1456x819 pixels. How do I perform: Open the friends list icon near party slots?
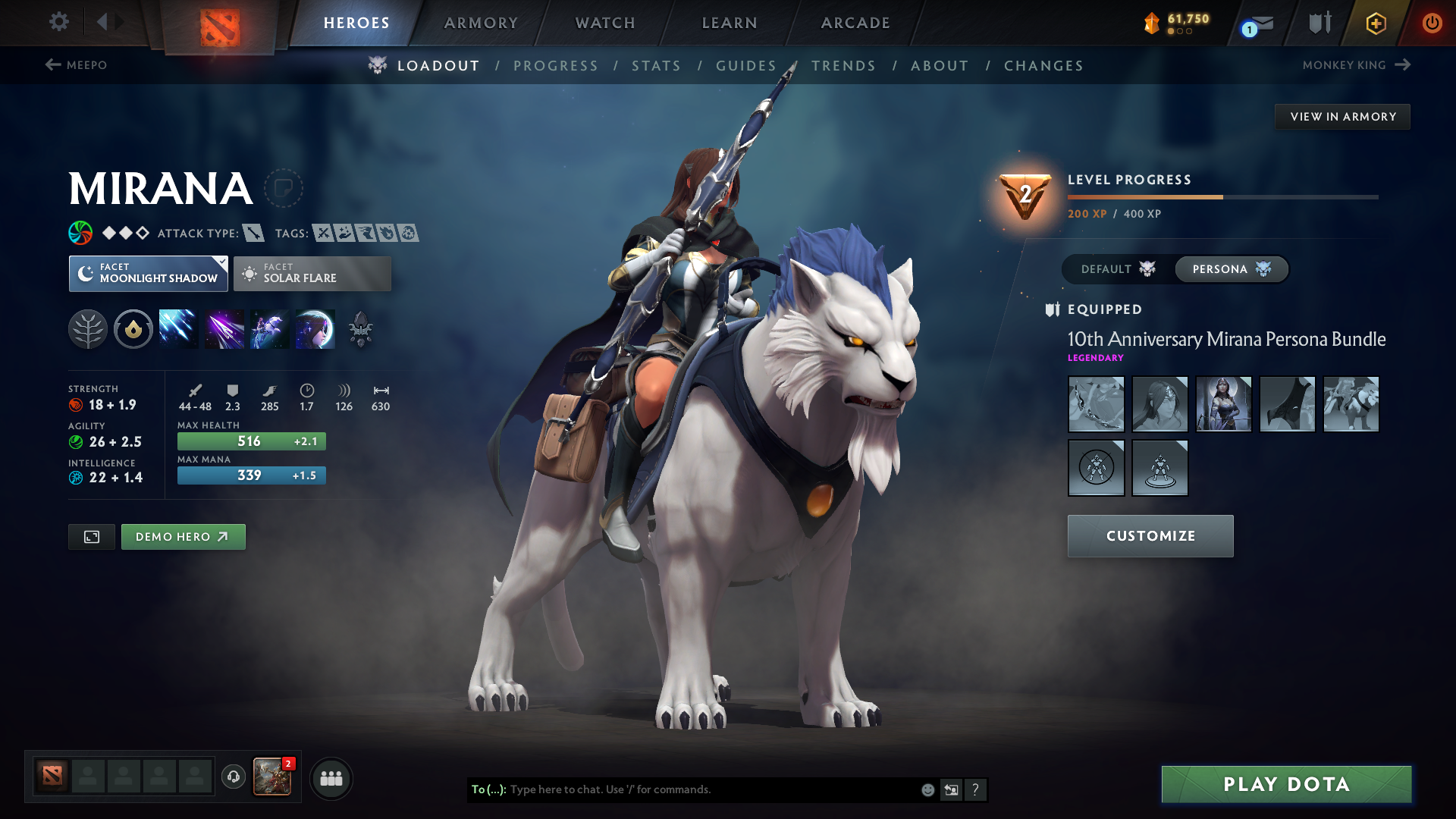pyautogui.click(x=331, y=777)
